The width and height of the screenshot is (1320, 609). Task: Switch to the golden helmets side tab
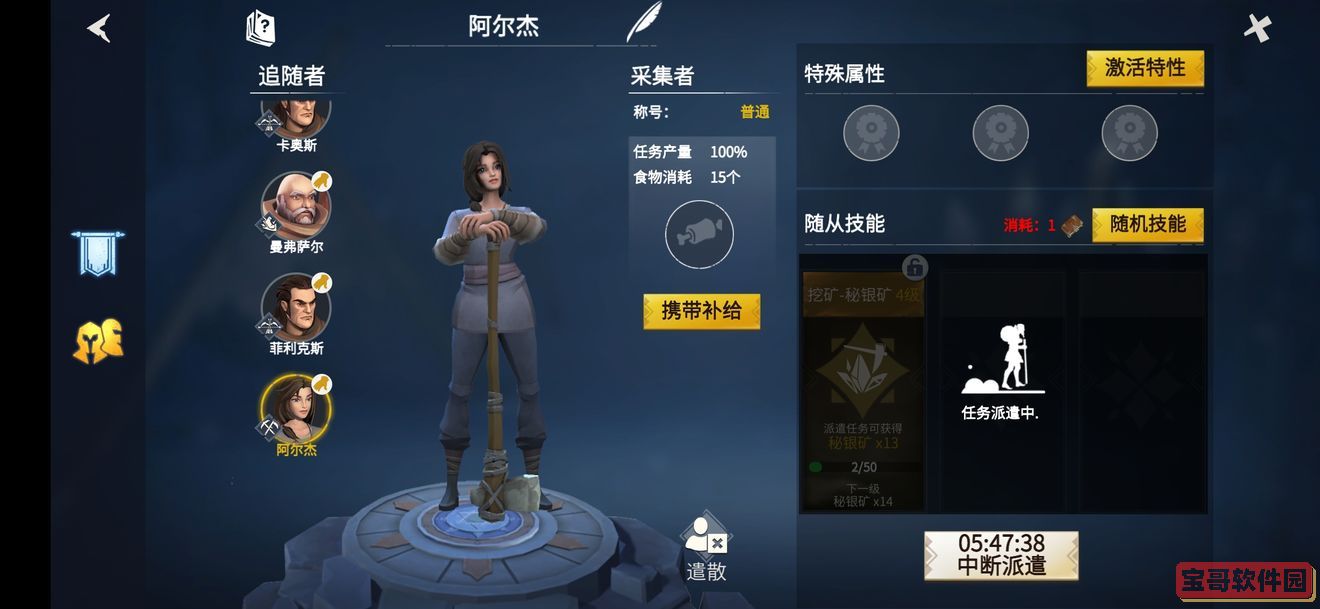(97, 341)
